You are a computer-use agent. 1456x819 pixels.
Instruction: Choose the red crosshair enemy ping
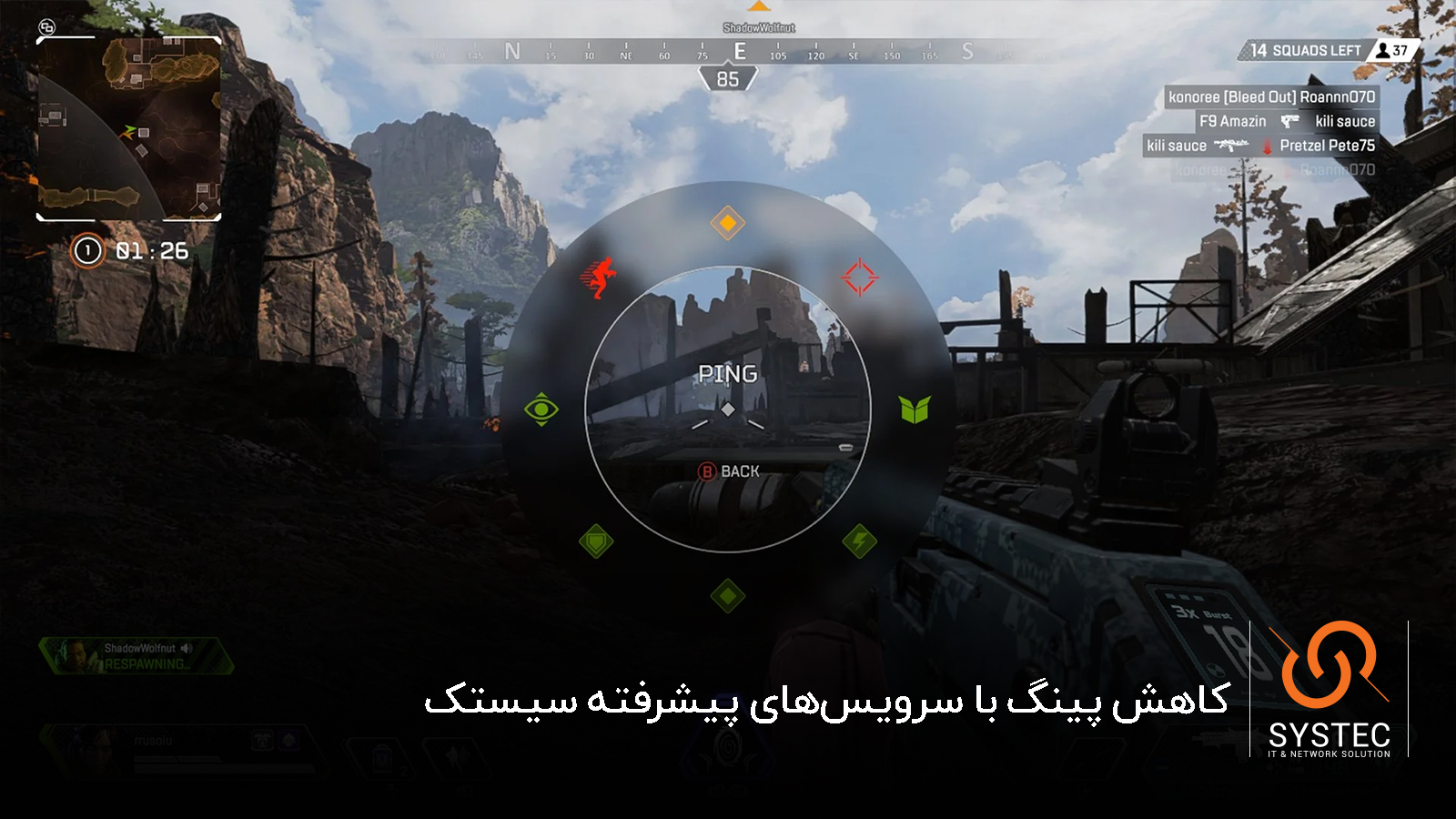point(859,278)
